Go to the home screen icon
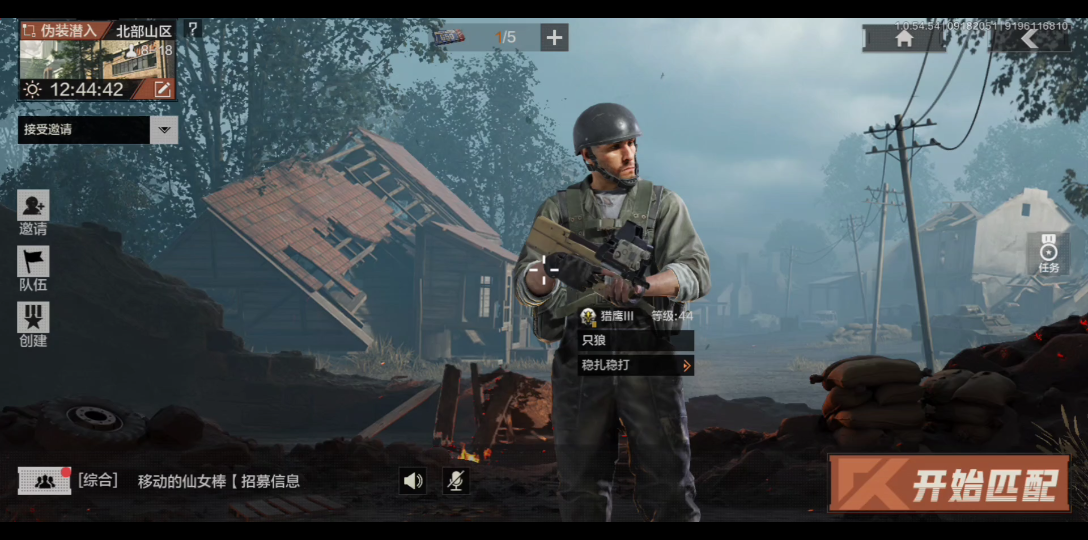The width and height of the screenshot is (1088, 540). 904,38
